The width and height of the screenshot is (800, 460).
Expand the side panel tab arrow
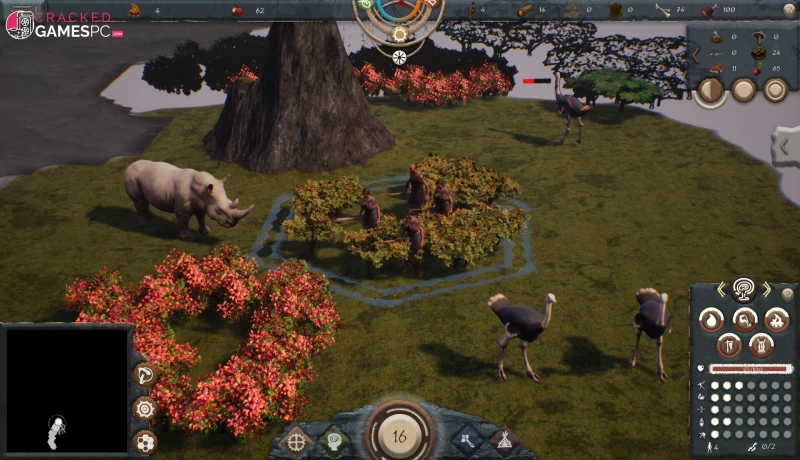(785, 147)
